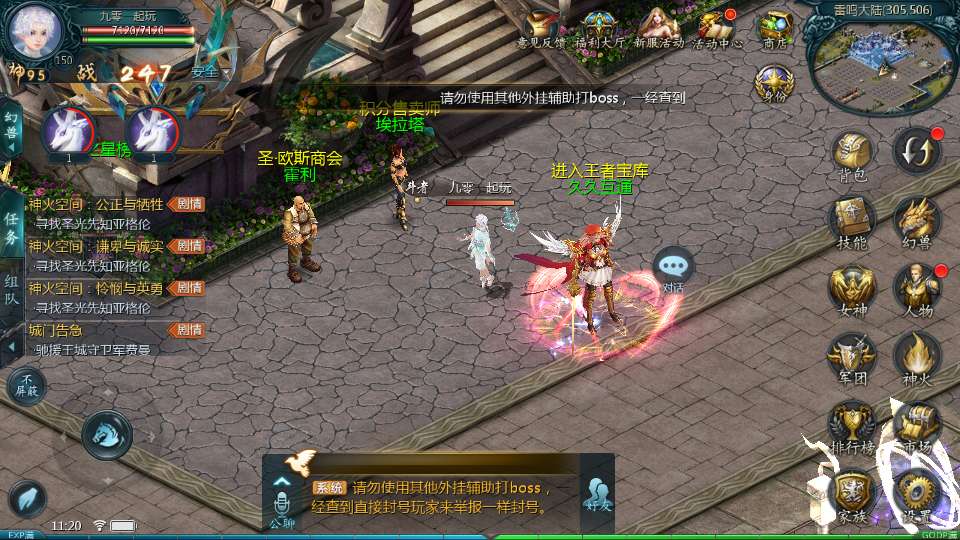This screenshot has width=960, height=540.
Task: Show the 排行榜 ranking board
Action: (x=851, y=423)
